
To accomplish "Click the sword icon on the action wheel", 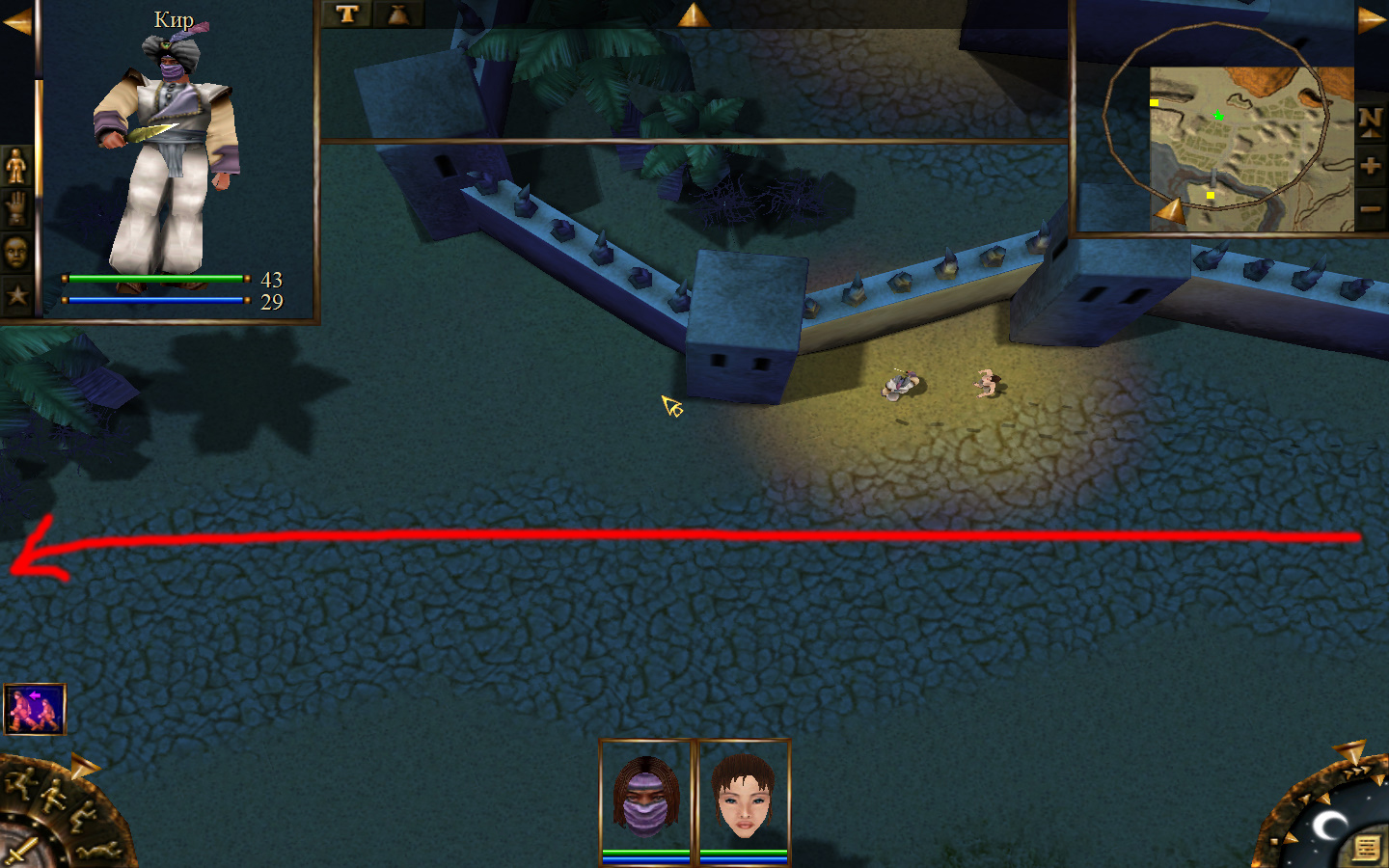I will click(x=19, y=851).
